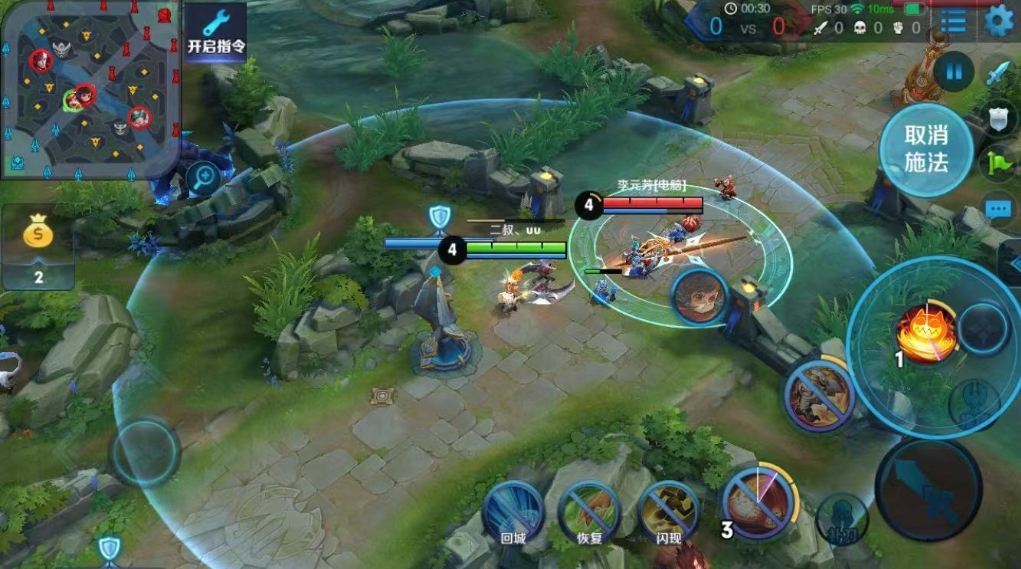Screen dimensions: 1021x569
Task: Click the 开启指令 command button
Action: click(x=215, y=31)
